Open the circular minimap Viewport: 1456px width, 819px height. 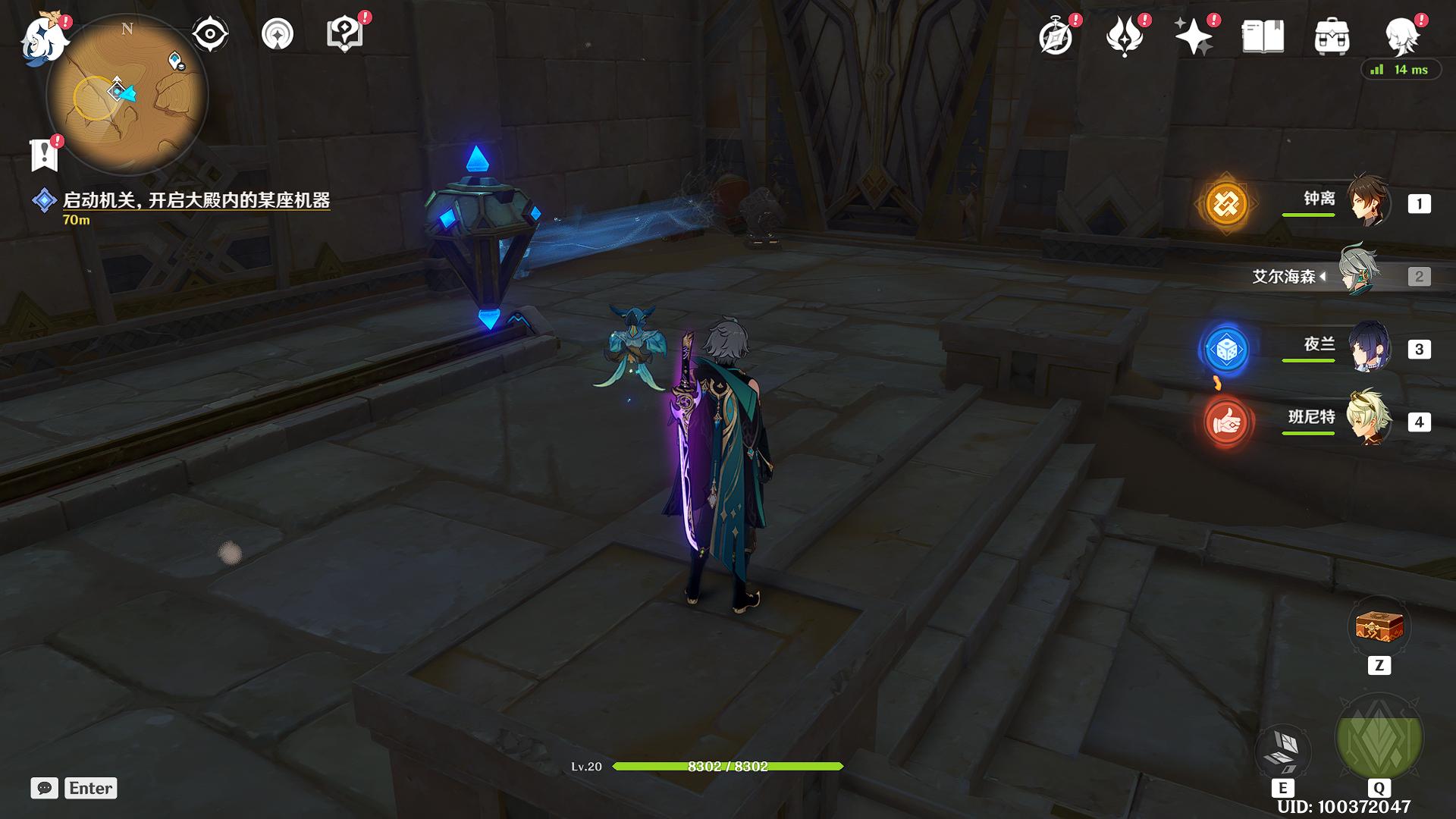pos(127,96)
